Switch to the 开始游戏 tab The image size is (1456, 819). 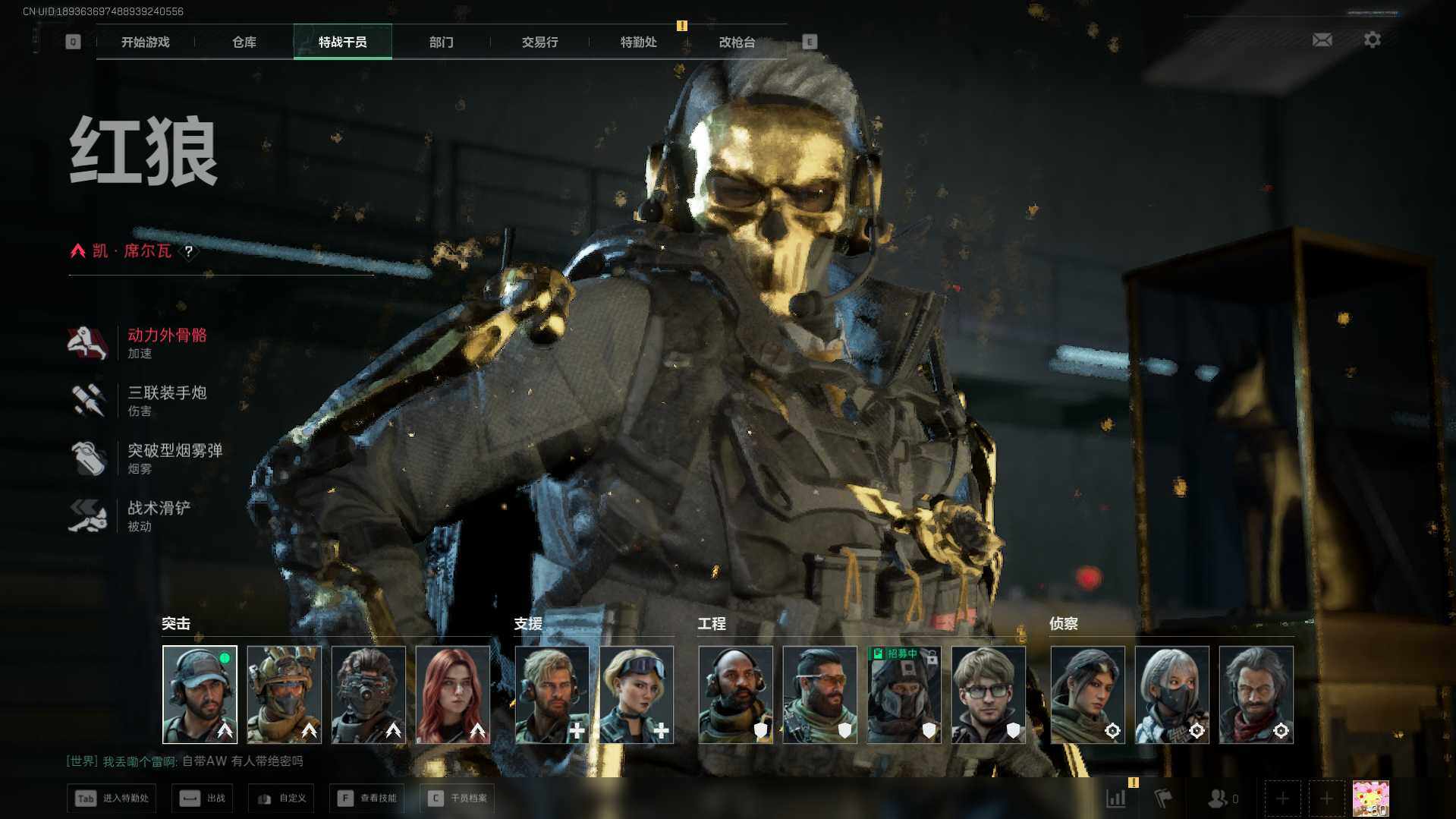click(x=145, y=42)
